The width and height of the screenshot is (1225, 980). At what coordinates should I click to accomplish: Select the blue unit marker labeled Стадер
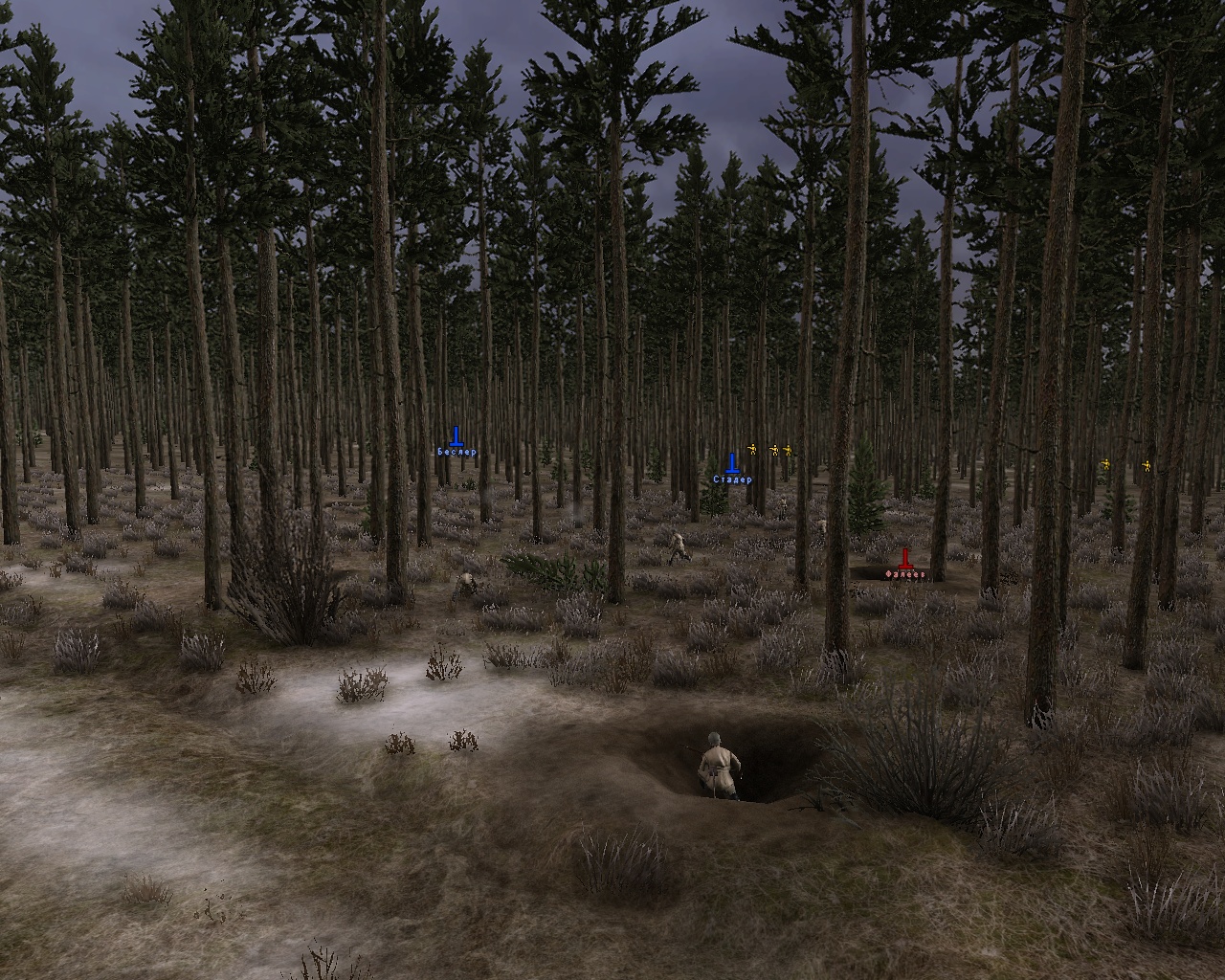click(x=732, y=465)
